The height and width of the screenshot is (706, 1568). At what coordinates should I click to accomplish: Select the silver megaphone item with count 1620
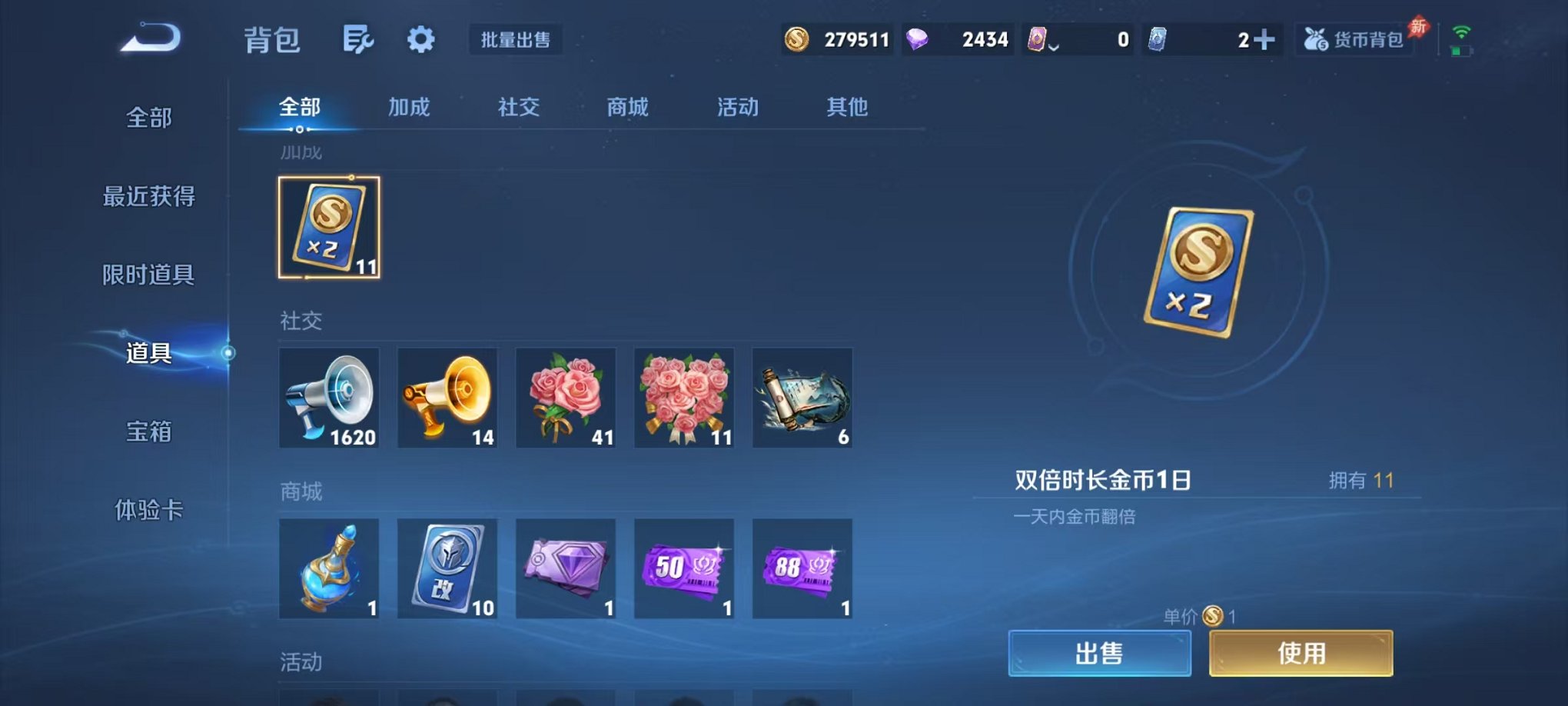pyautogui.click(x=329, y=398)
